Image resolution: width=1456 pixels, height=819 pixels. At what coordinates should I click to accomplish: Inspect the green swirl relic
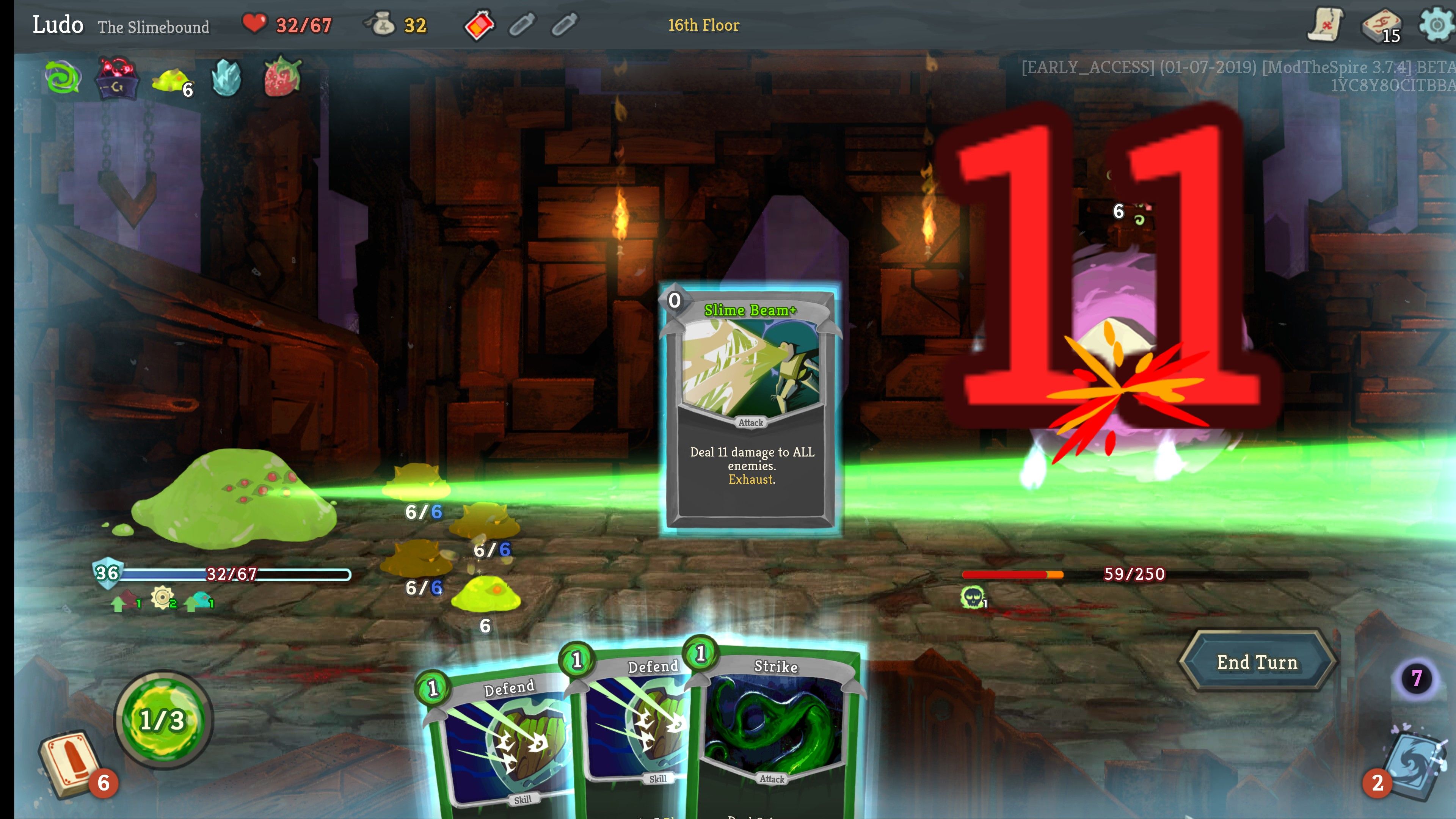63,77
